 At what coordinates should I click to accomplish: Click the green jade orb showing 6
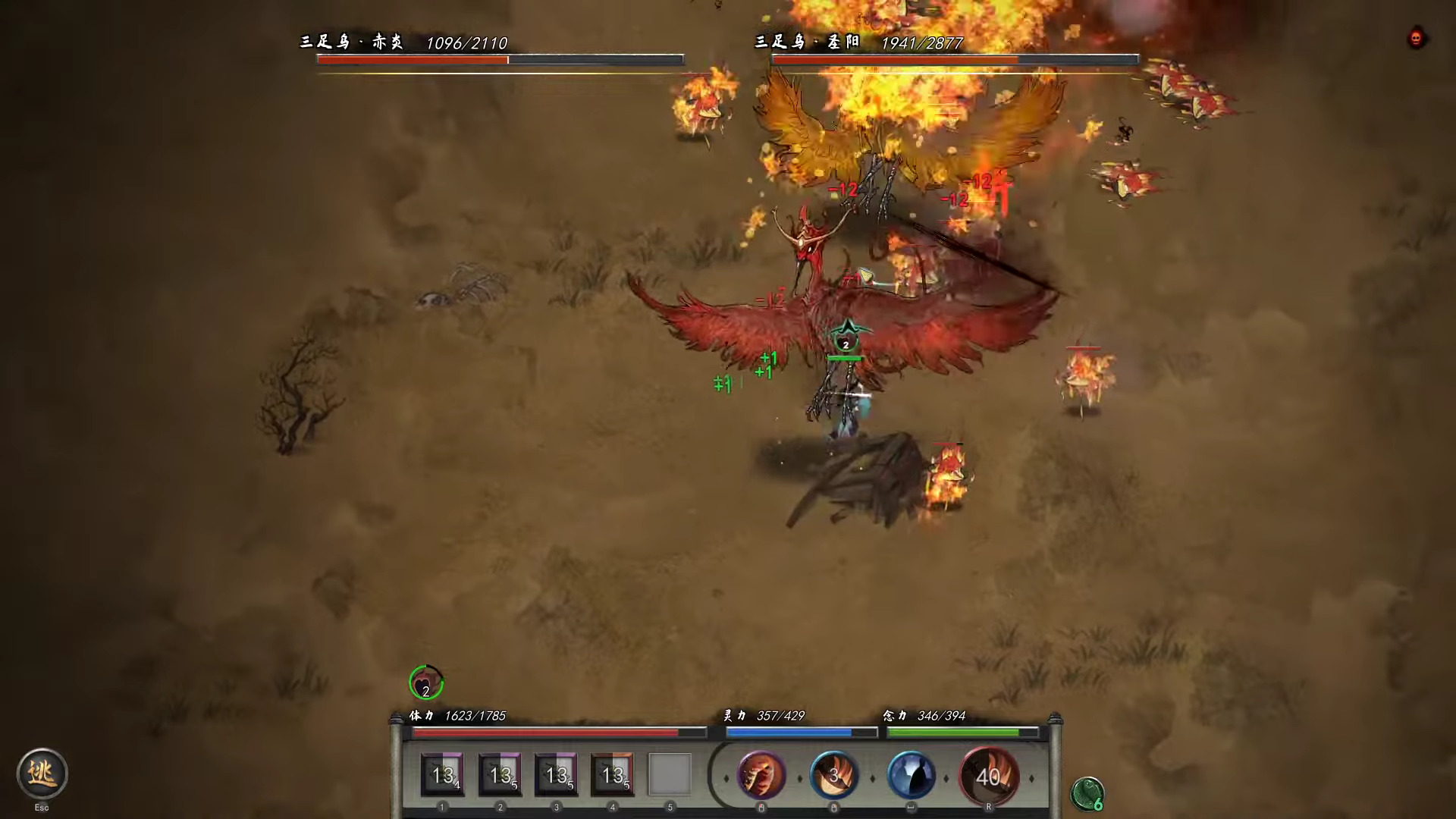tap(1087, 792)
